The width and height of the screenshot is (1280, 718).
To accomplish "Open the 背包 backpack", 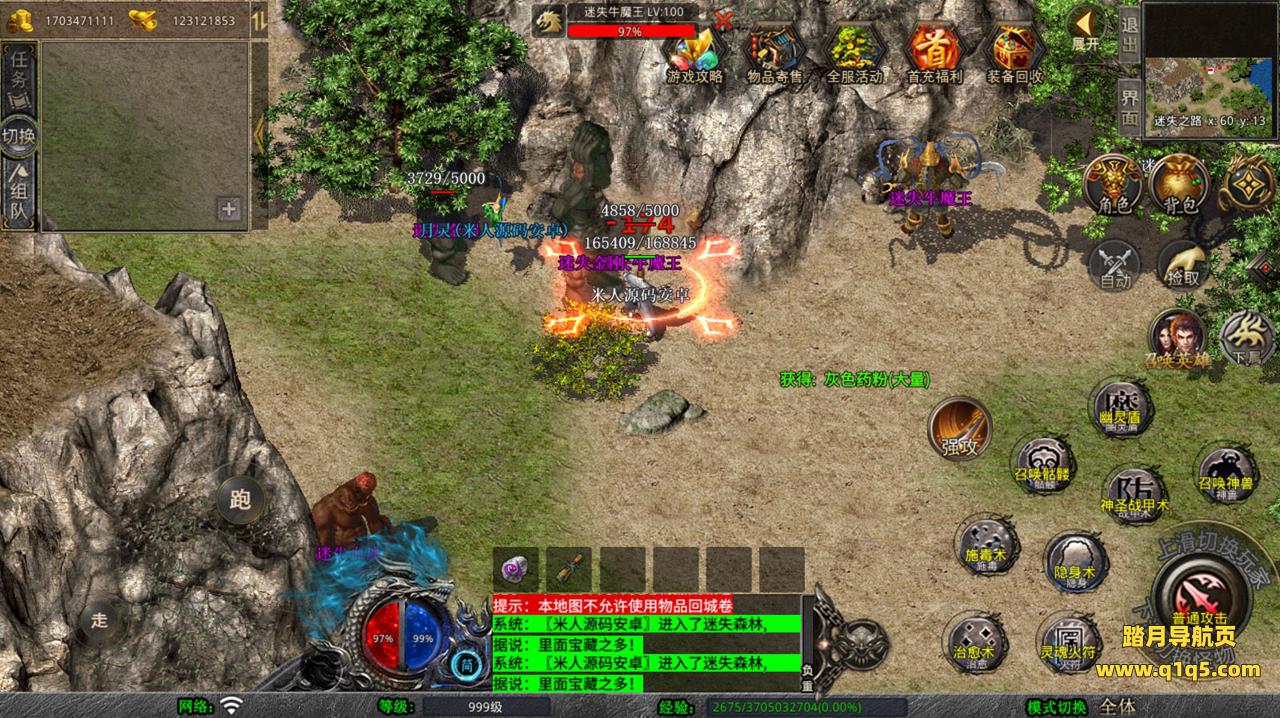I will [1181, 184].
